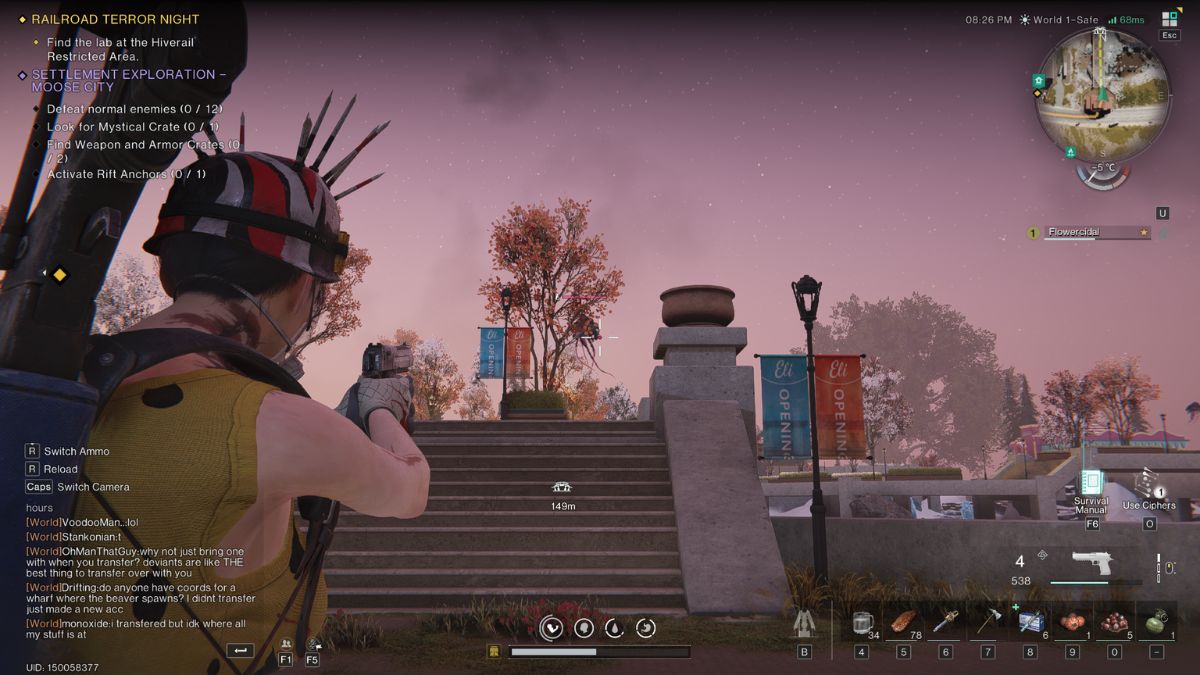This screenshot has height=675, width=1200.
Task: Open the chat input enter button
Action: (x=240, y=651)
